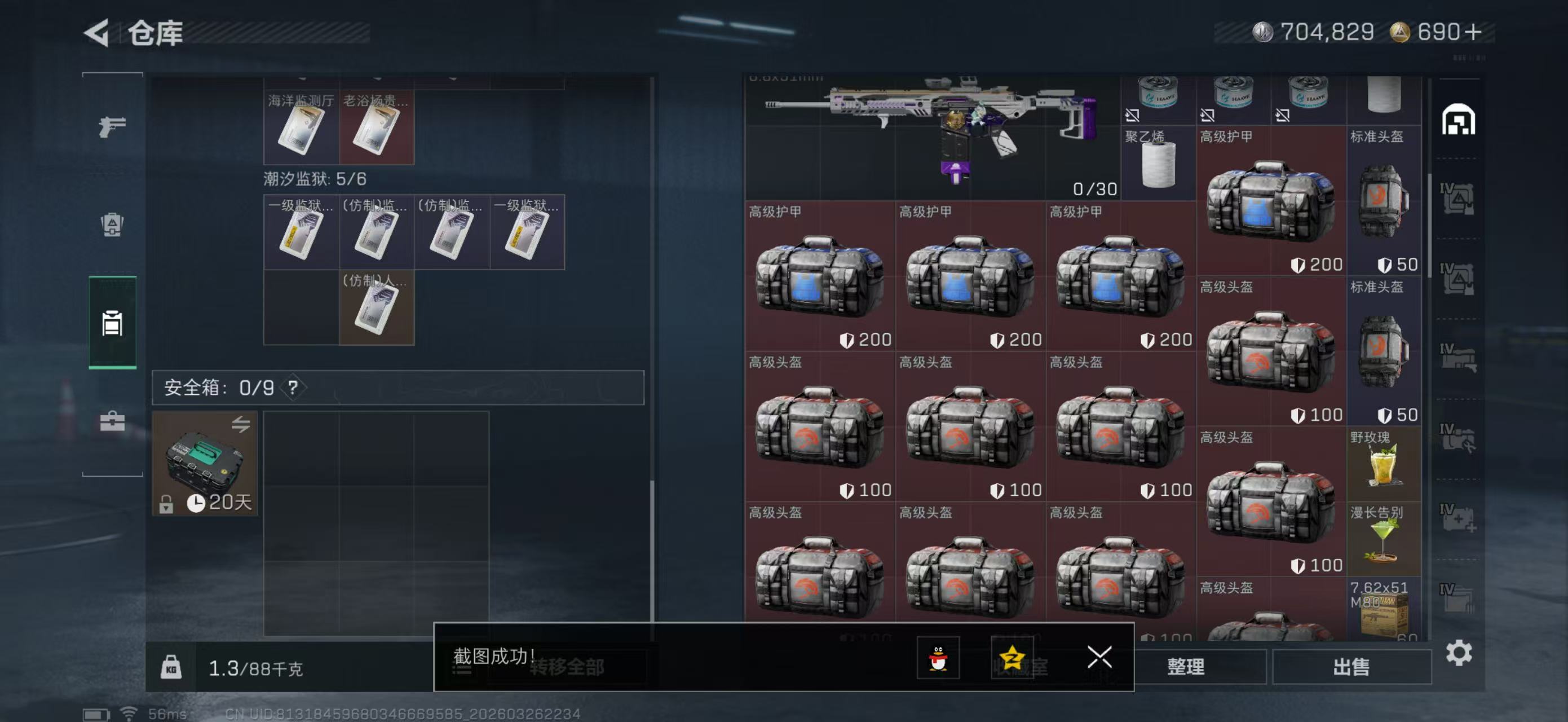Open the gear settings cog
Image resolution: width=1568 pixels, height=722 pixels.
(x=1459, y=653)
